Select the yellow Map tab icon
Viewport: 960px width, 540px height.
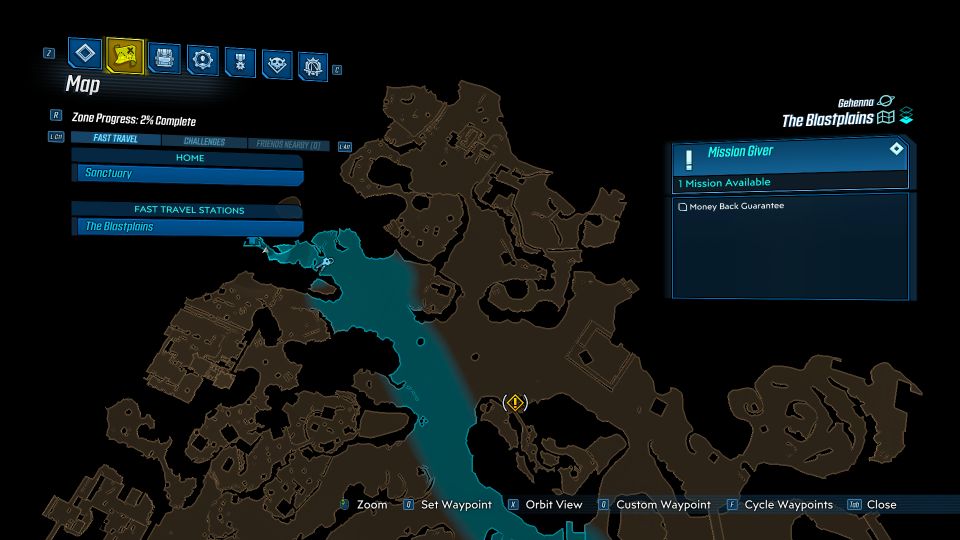[x=124, y=56]
